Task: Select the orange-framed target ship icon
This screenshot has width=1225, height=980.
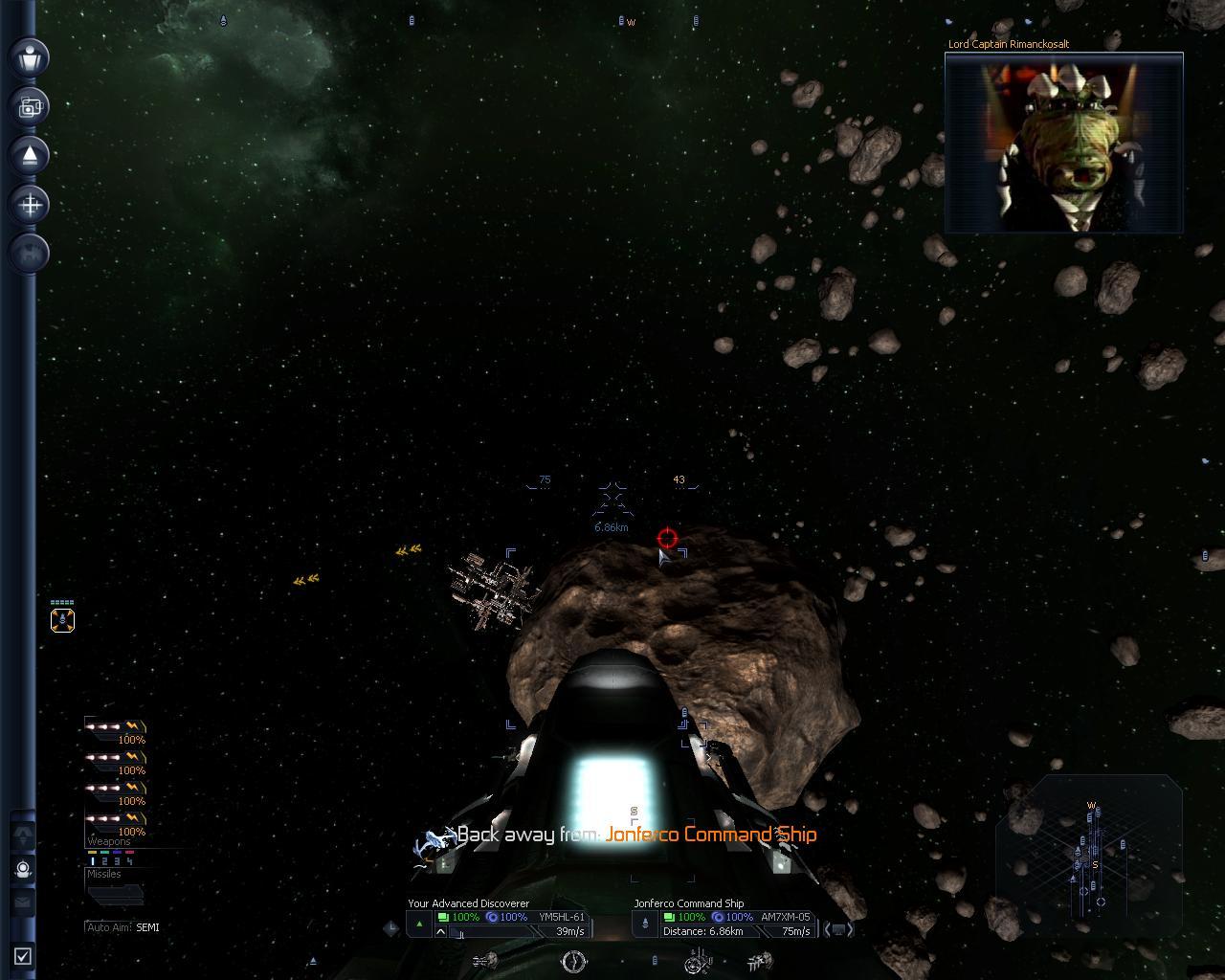Action: tap(62, 620)
